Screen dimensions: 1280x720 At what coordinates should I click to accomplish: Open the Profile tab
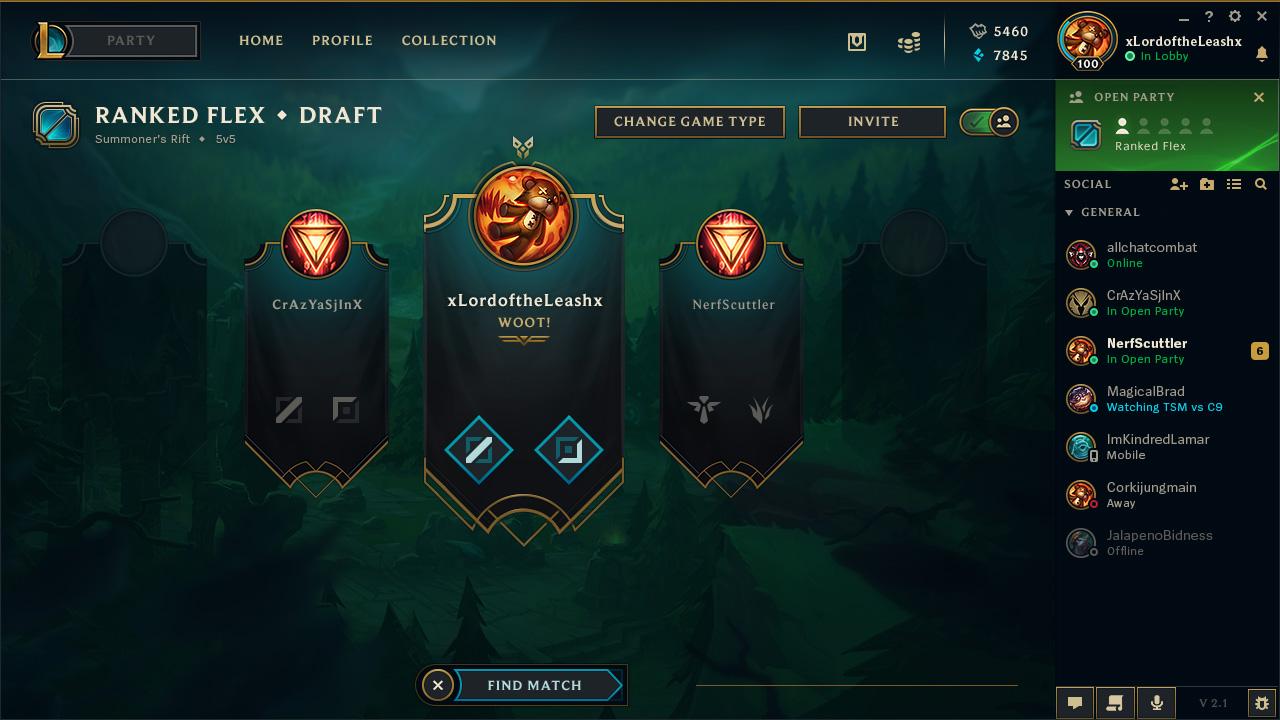coord(342,41)
